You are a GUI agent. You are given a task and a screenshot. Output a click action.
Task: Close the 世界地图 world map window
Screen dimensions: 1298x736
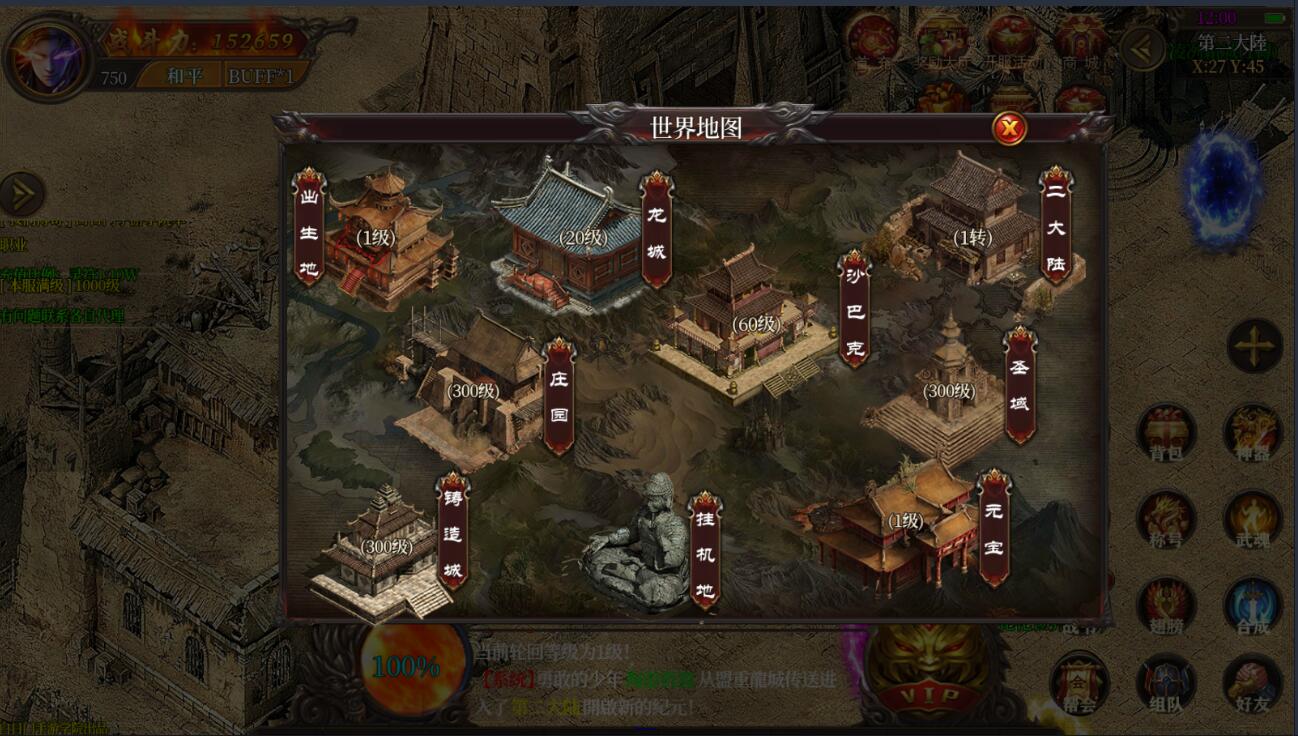pos(1010,128)
